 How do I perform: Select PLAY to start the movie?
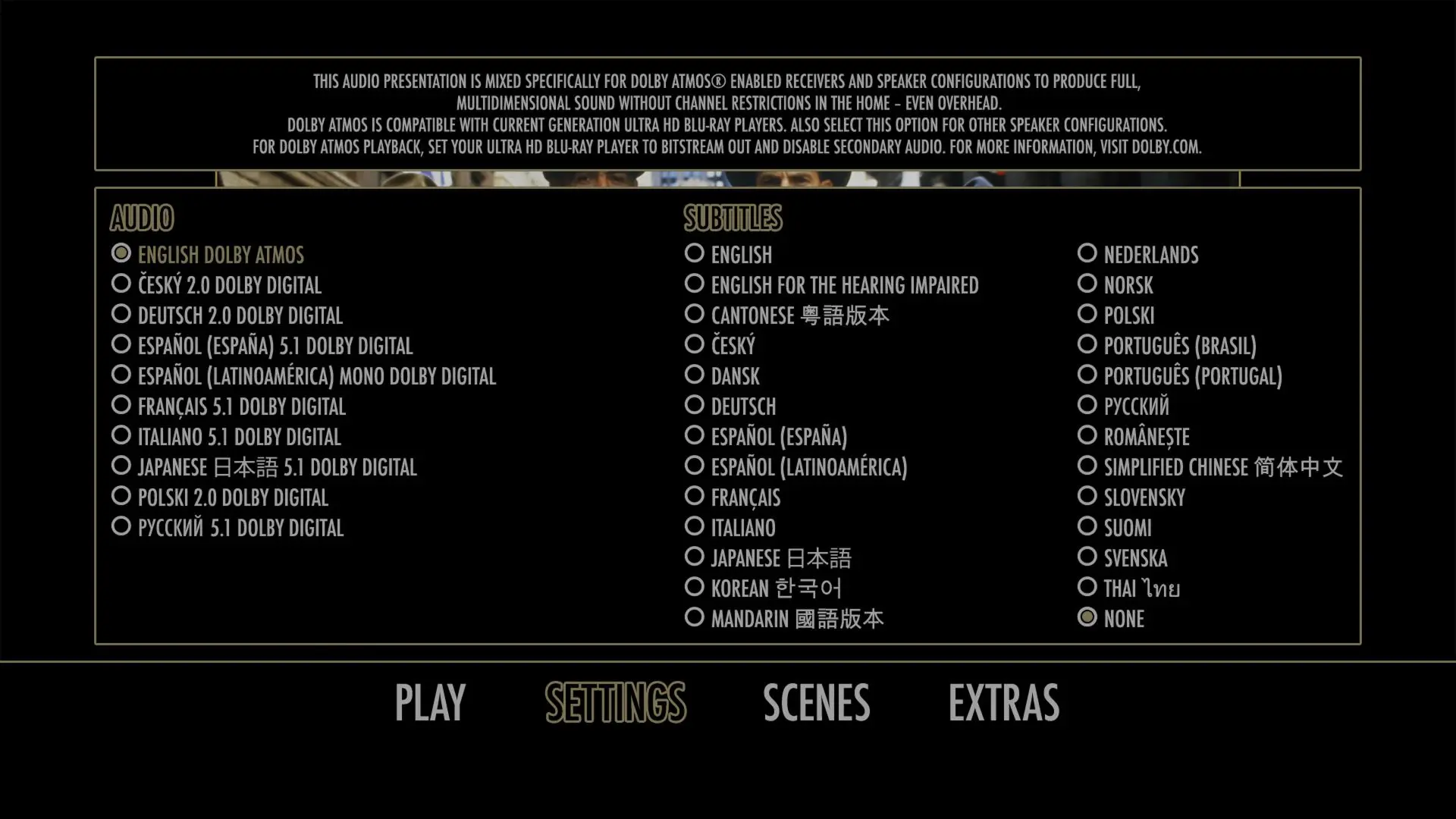click(x=429, y=701)
